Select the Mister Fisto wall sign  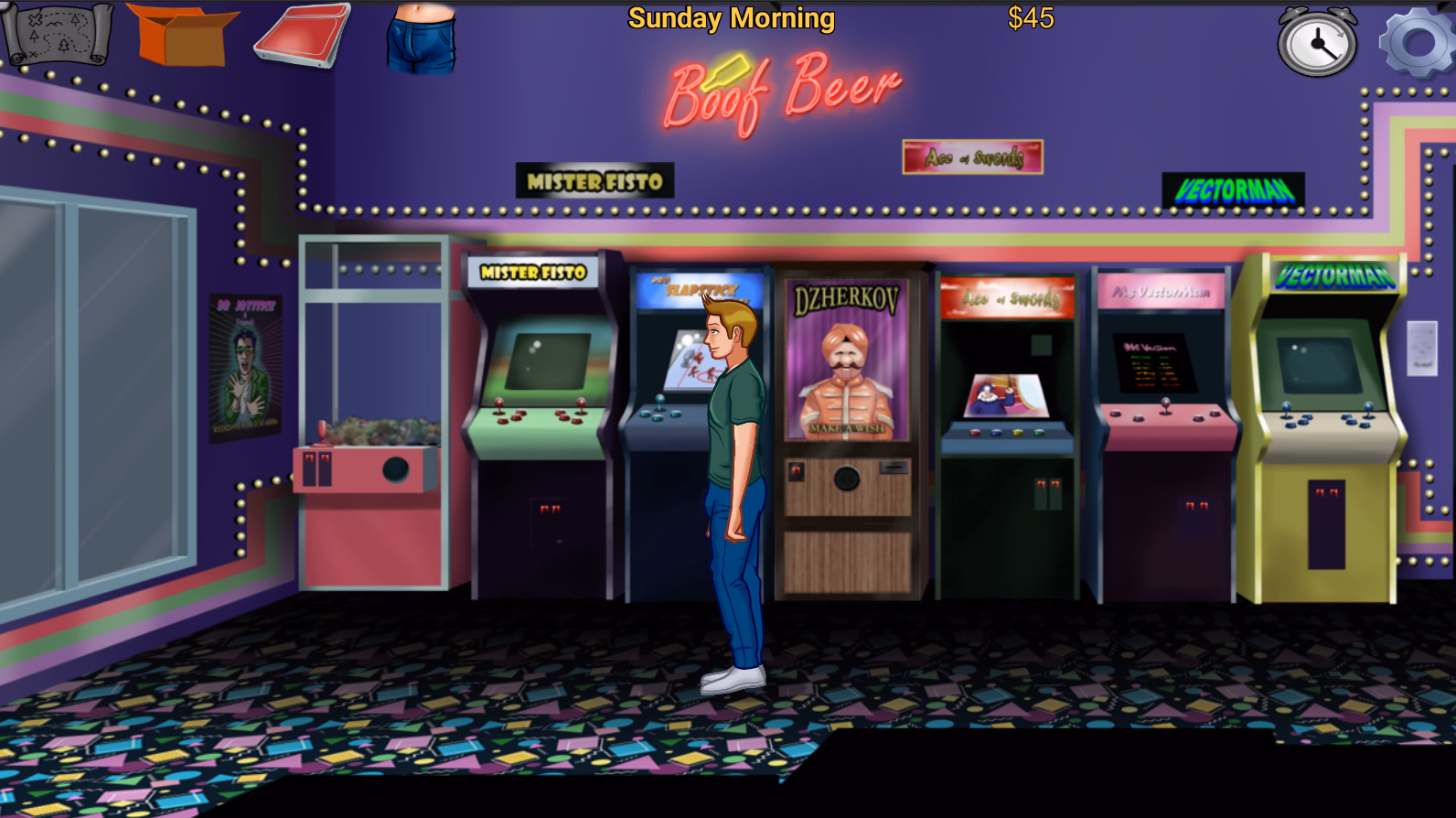(x=594, y=181)
